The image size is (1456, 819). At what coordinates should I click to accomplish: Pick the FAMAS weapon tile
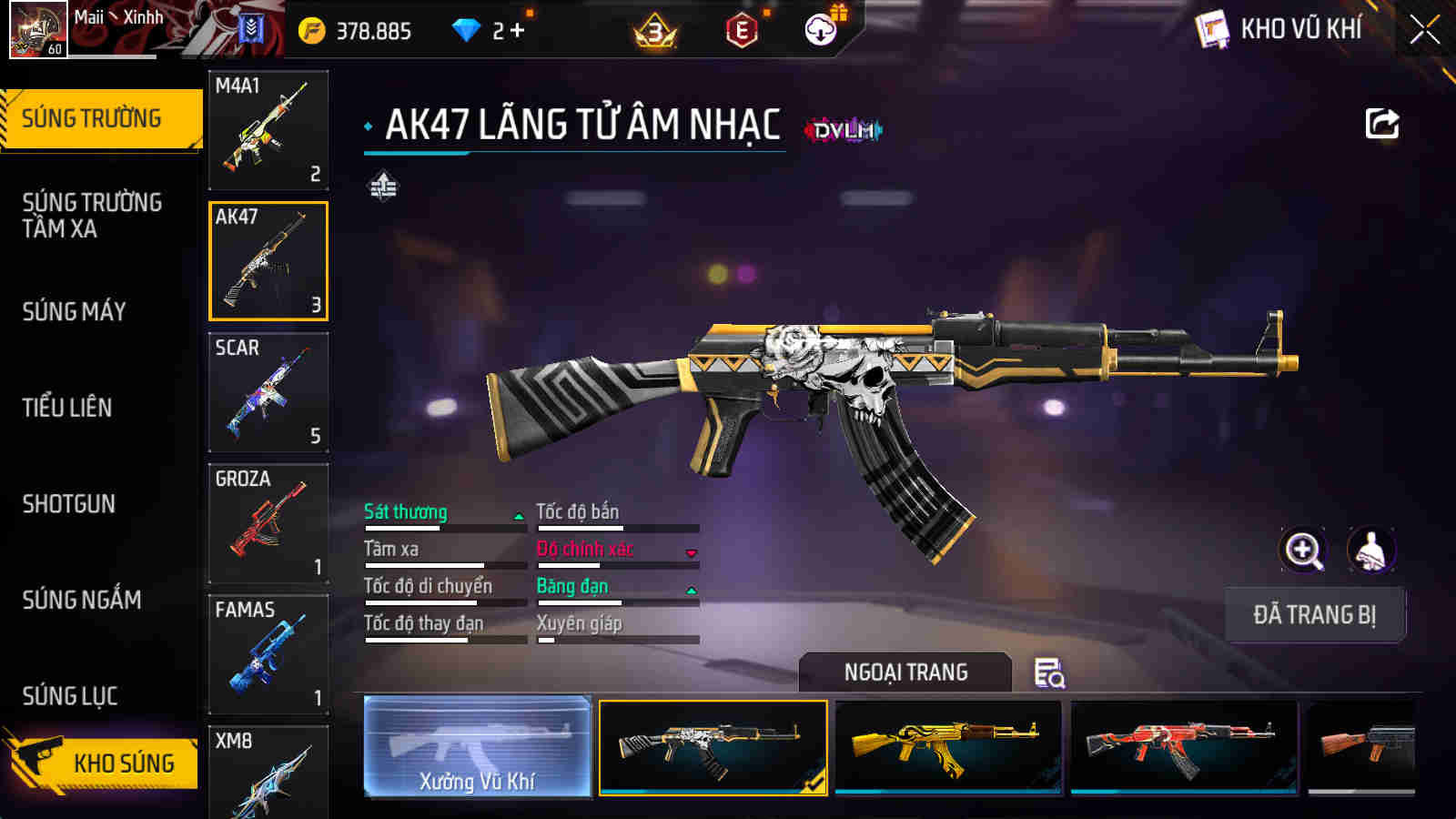coord(268,654)
